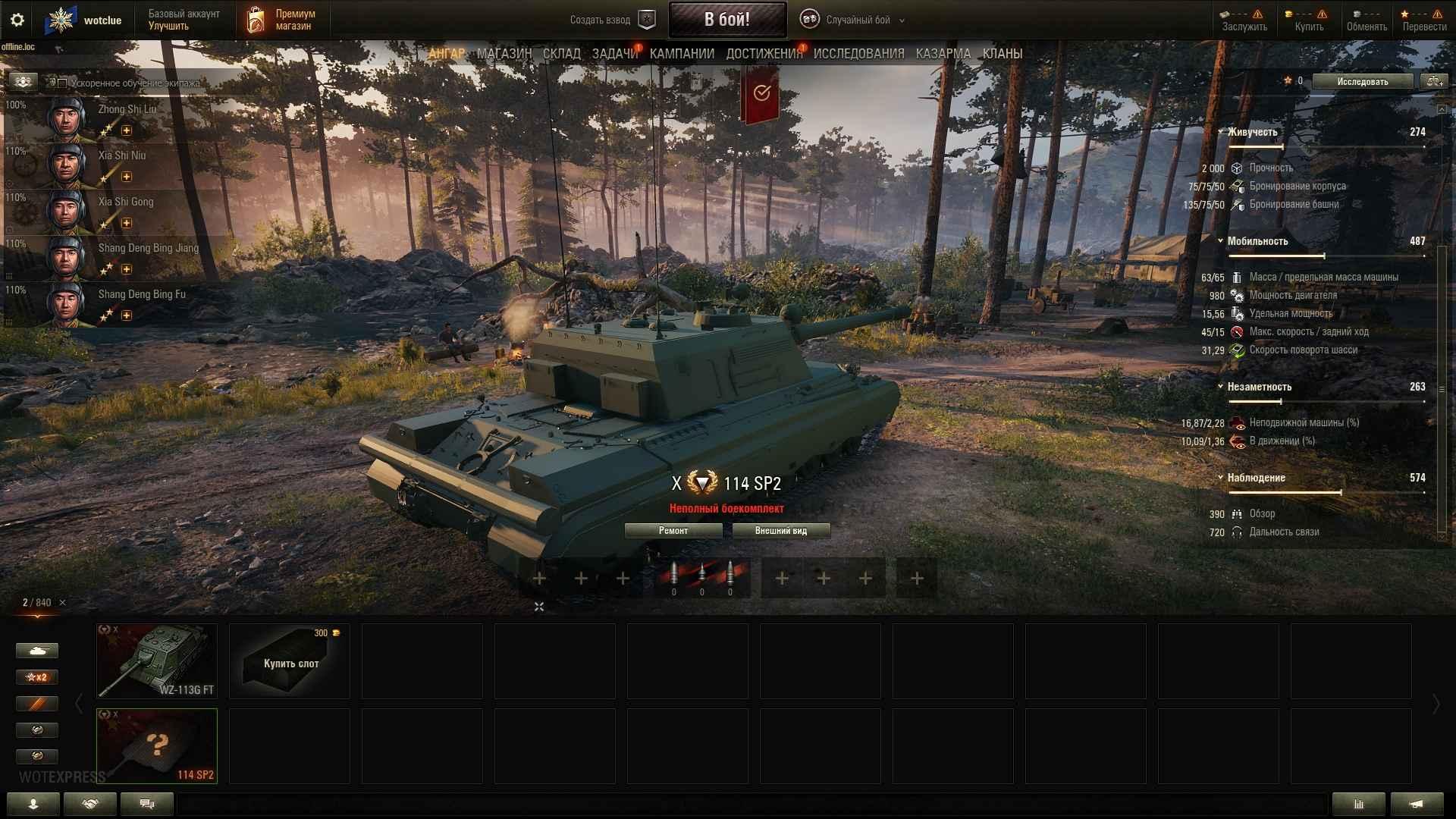Switch to the СКЛАД tab
Screen dimensions: 1456x819
561,54
